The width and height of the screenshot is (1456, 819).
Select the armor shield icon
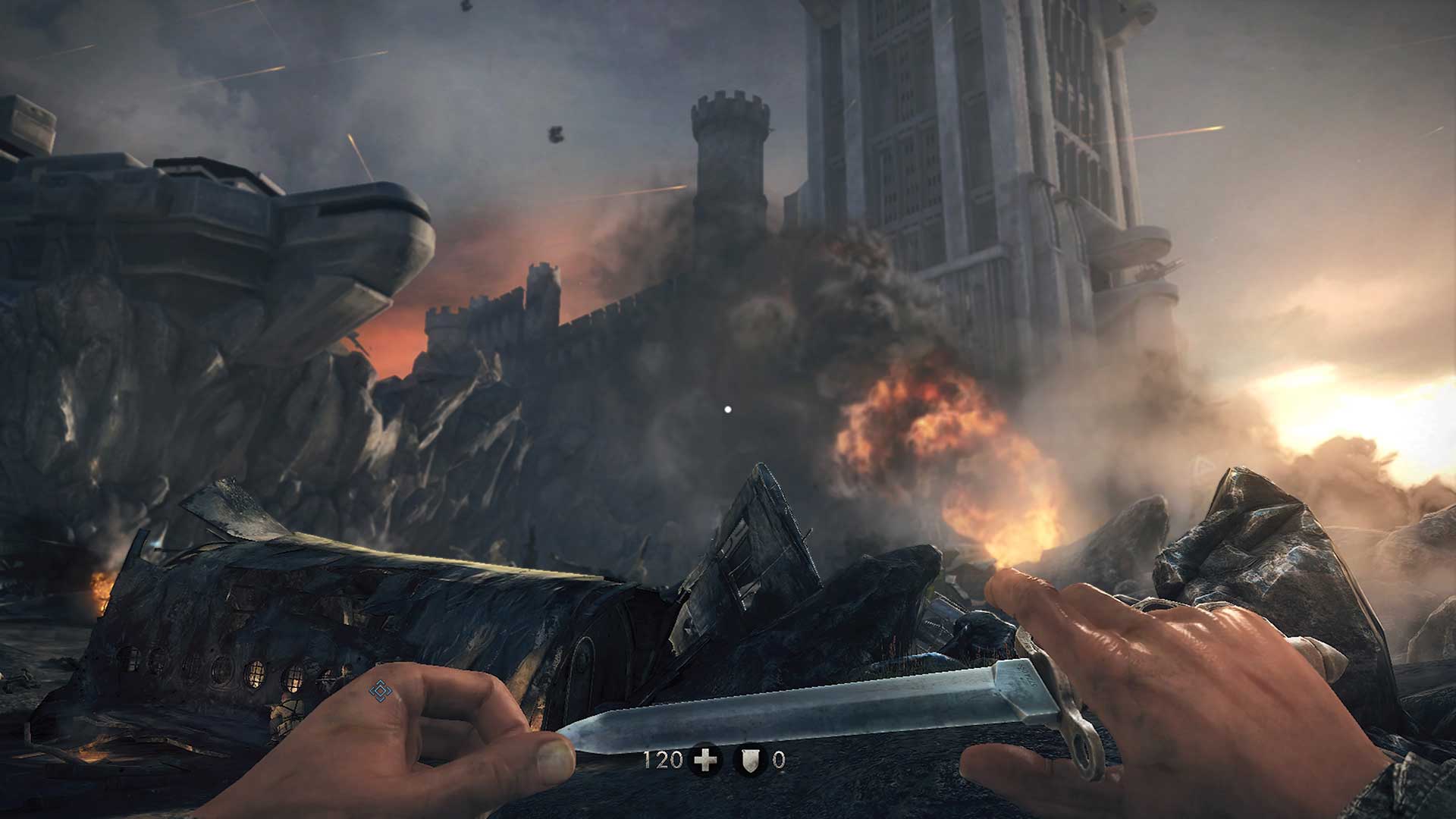750,760
